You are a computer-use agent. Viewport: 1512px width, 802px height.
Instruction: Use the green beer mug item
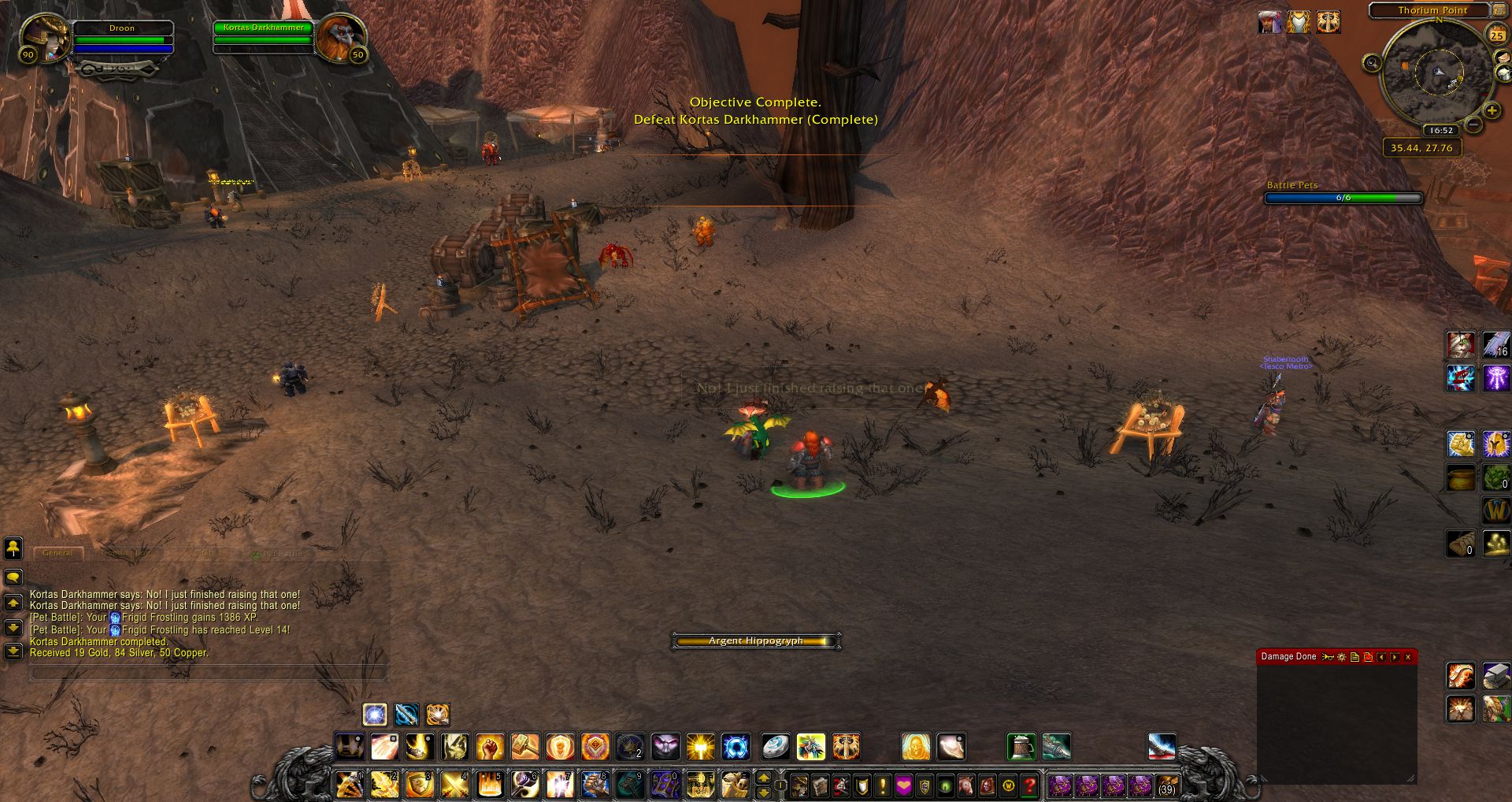click(x=1021, y=746)
